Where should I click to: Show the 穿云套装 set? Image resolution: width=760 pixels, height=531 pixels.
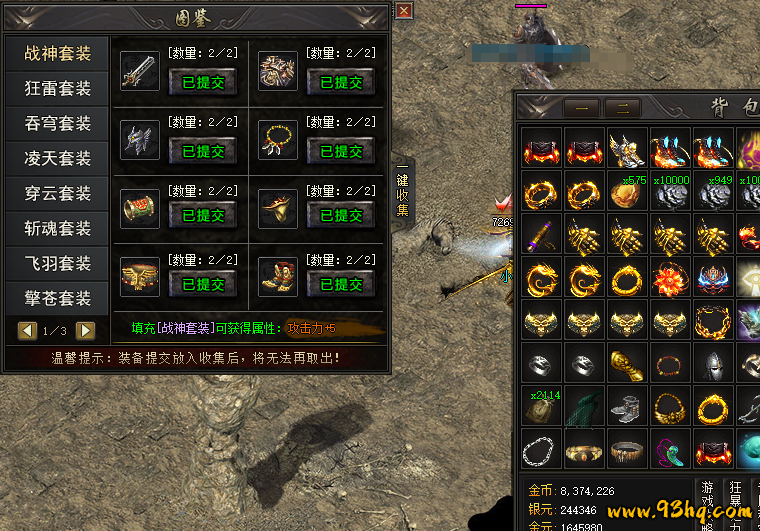(x=58, y=193)
